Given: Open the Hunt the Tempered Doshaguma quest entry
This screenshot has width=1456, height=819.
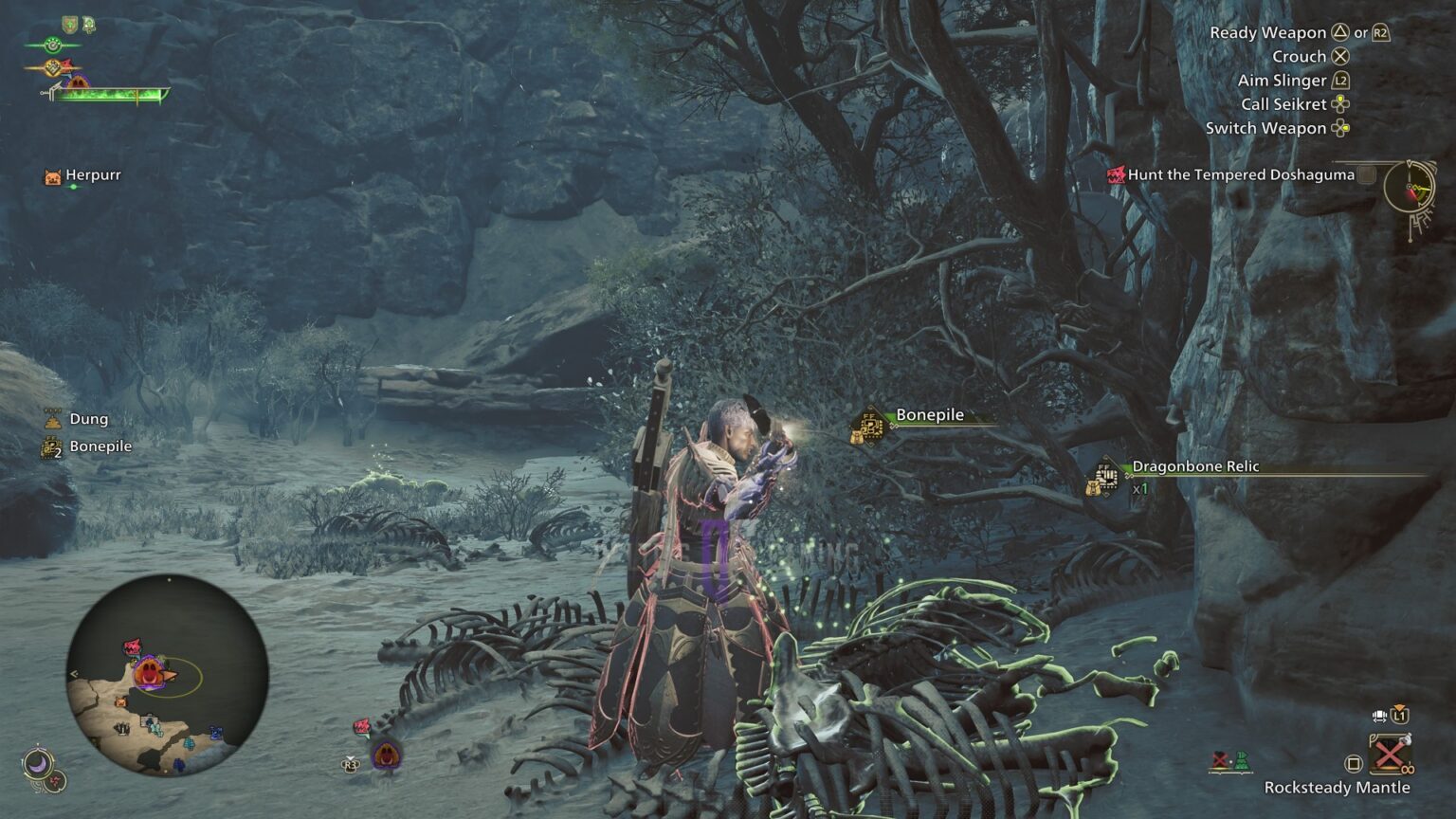Looking at the screenshot, I should [1239, 175].
